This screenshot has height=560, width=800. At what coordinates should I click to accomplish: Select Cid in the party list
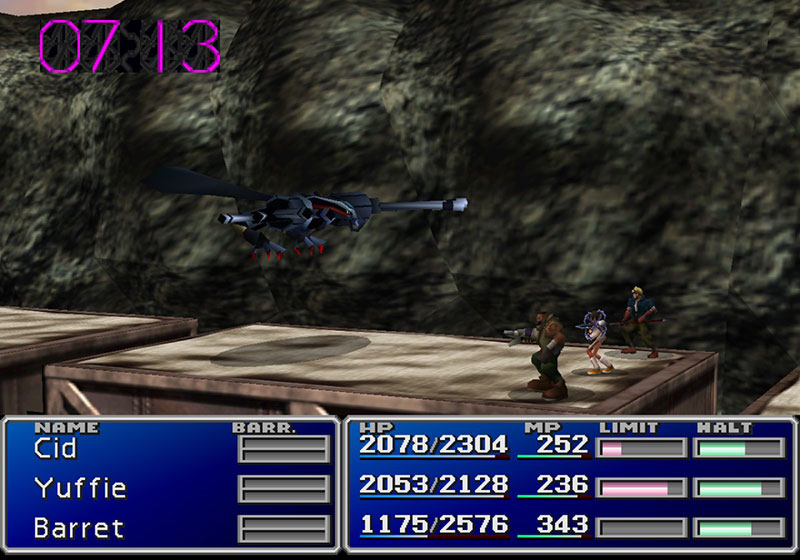[55, 449]
